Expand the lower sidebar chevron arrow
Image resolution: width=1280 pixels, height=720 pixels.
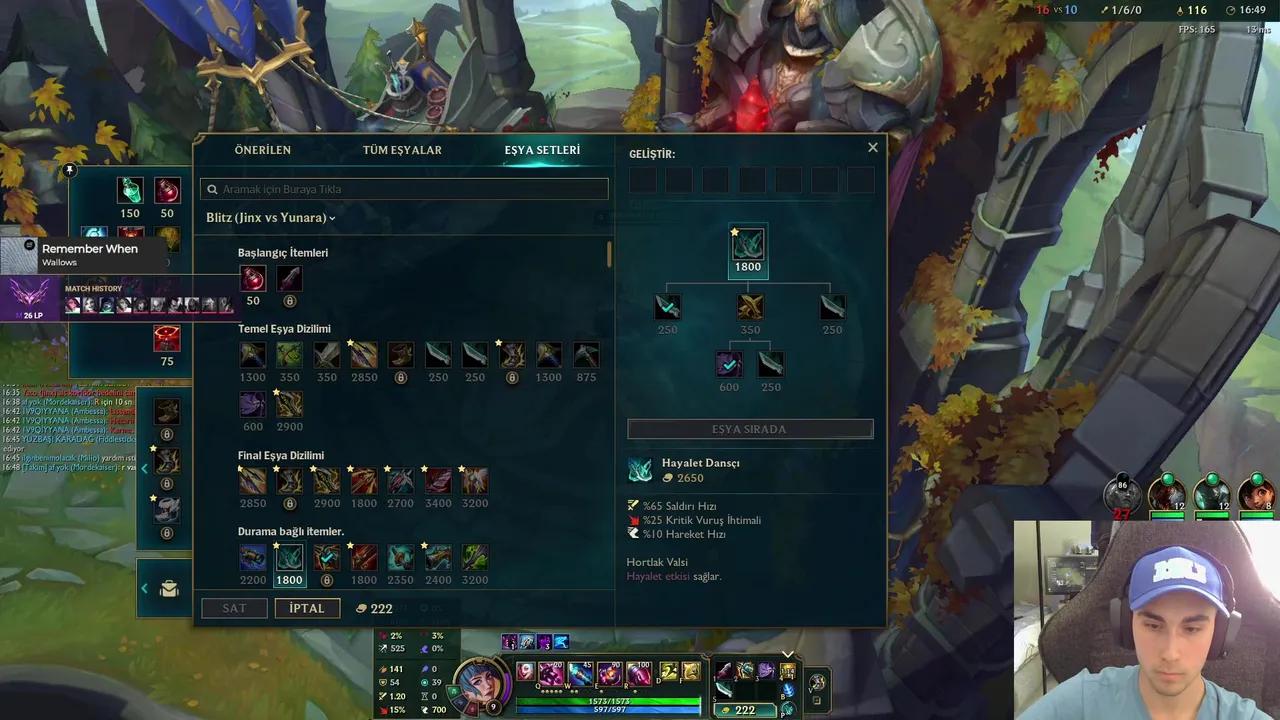(144, 588)
